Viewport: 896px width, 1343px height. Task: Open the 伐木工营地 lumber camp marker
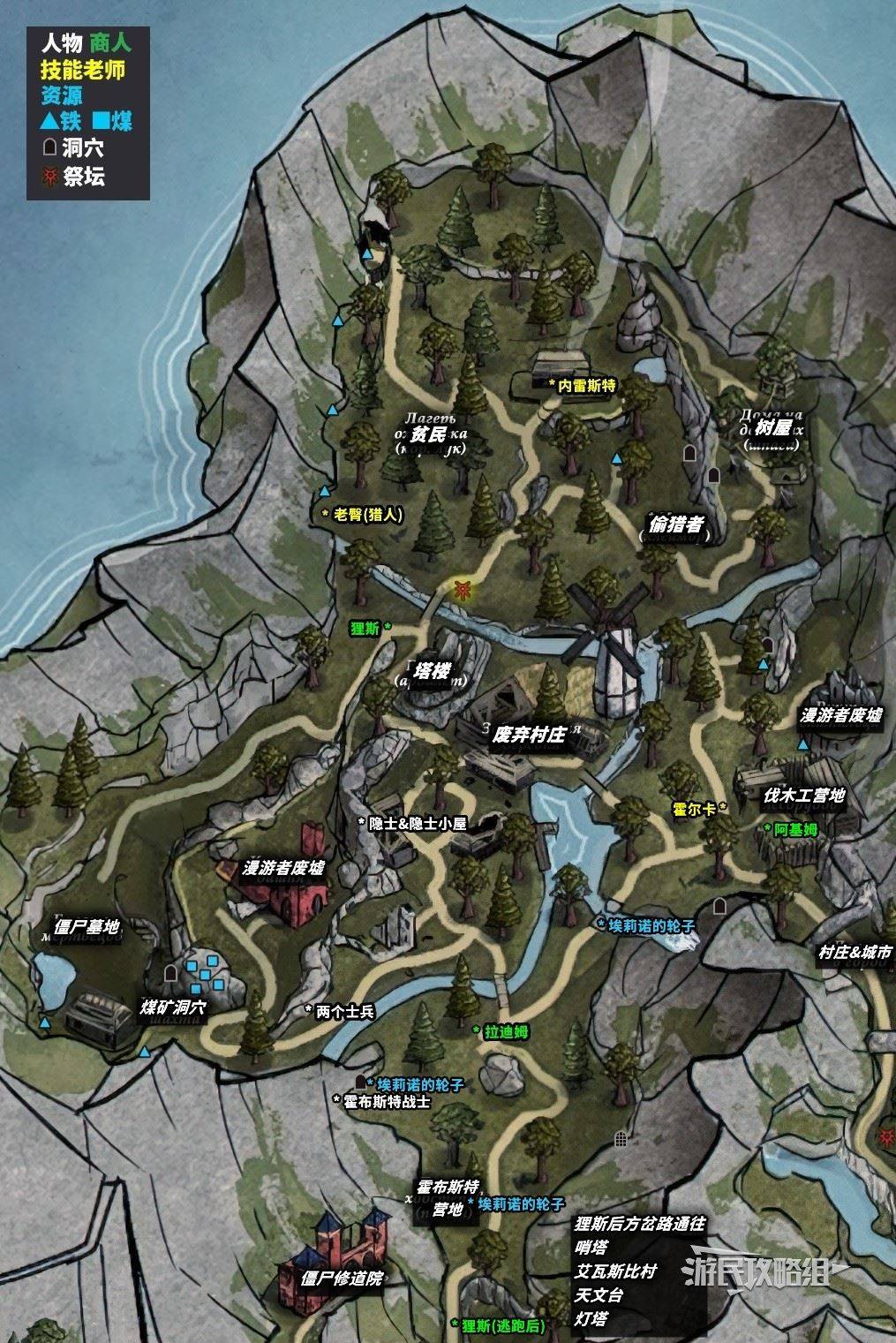(804, 796)
